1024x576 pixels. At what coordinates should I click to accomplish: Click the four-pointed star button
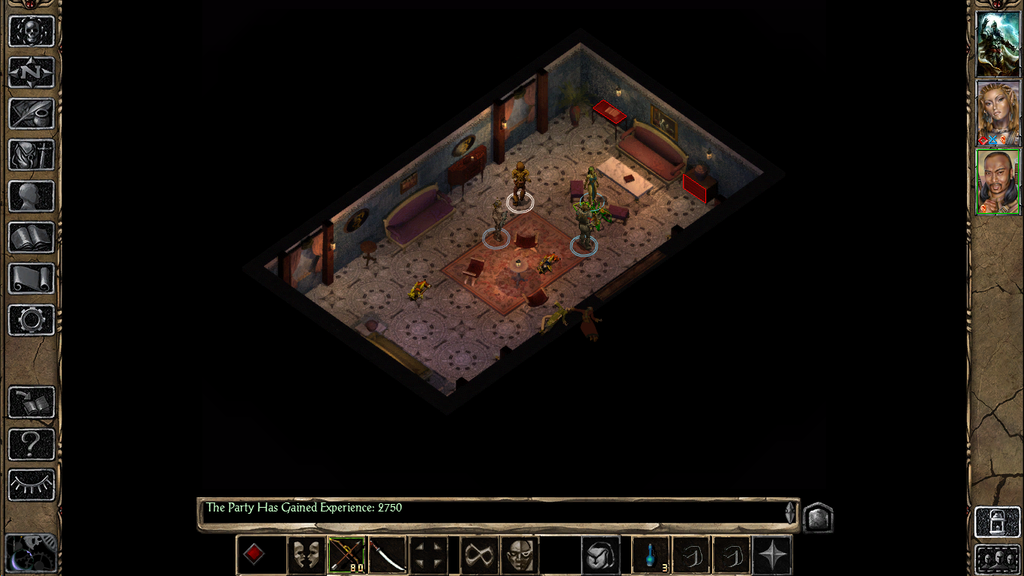click(772, 555)
